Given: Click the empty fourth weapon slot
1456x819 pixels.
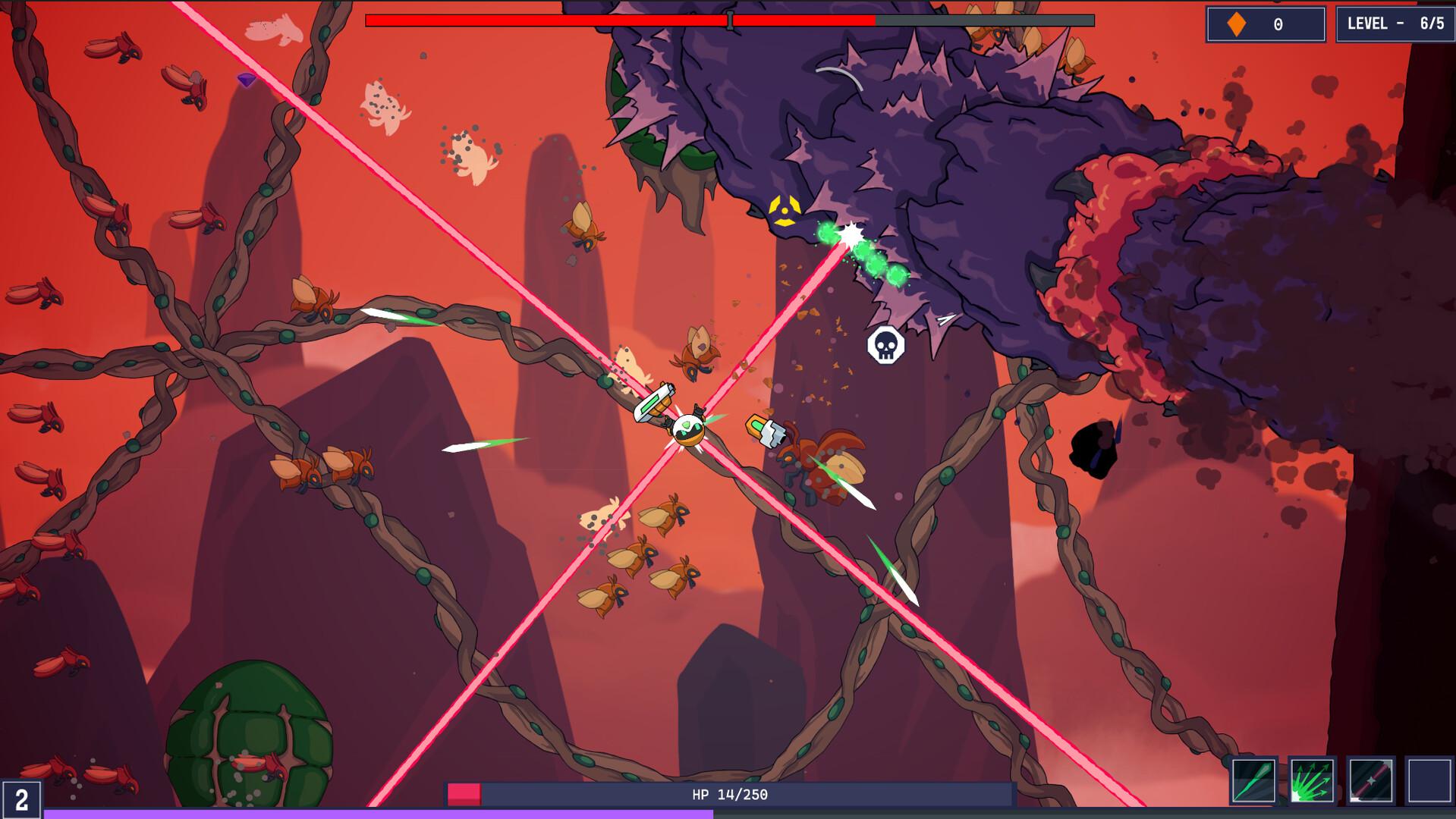Looking at the screenshot, I should coord(1430,783).
